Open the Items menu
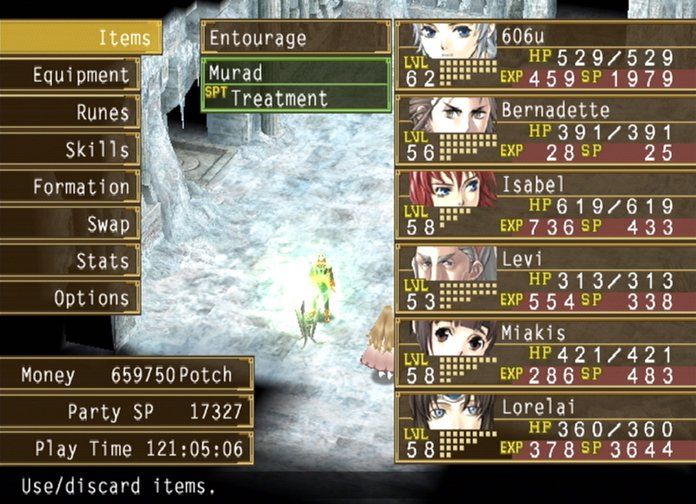The width and height of the screenshot is (696, 504). pyautogui.click(x=80, y=38)
